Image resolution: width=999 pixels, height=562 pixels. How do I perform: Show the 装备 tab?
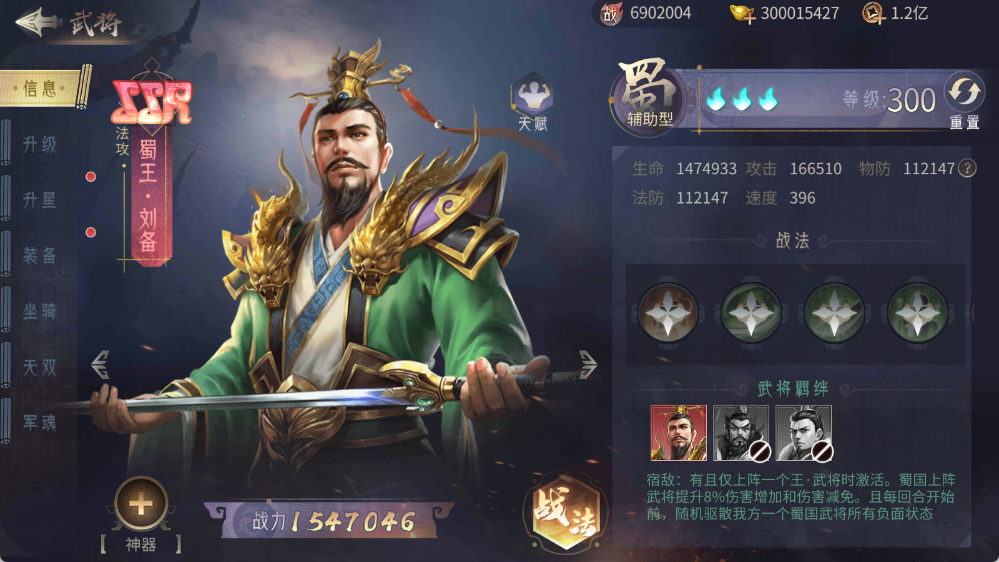(x=40, y=256)
